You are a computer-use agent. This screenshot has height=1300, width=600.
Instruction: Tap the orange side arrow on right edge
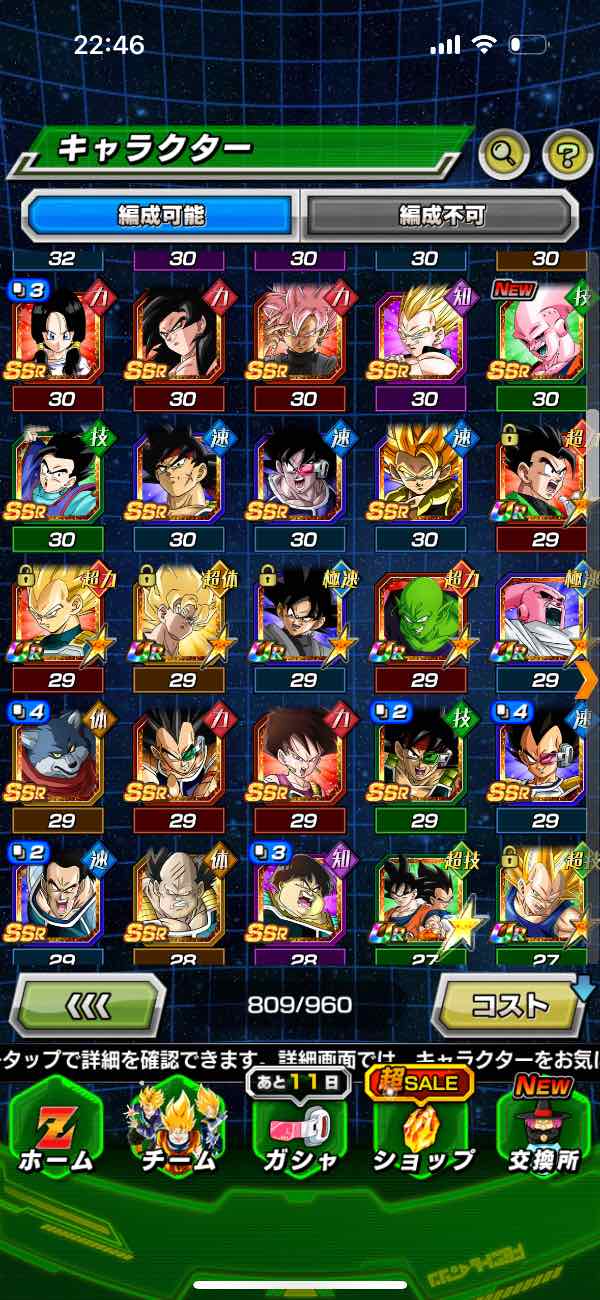coord(588,678)
